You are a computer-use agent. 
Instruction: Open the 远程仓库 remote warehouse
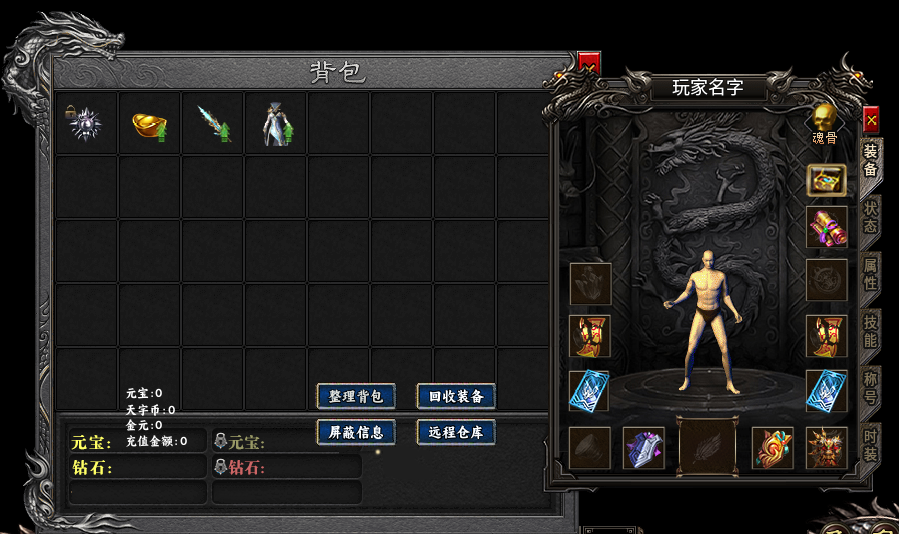pos(456,433)
